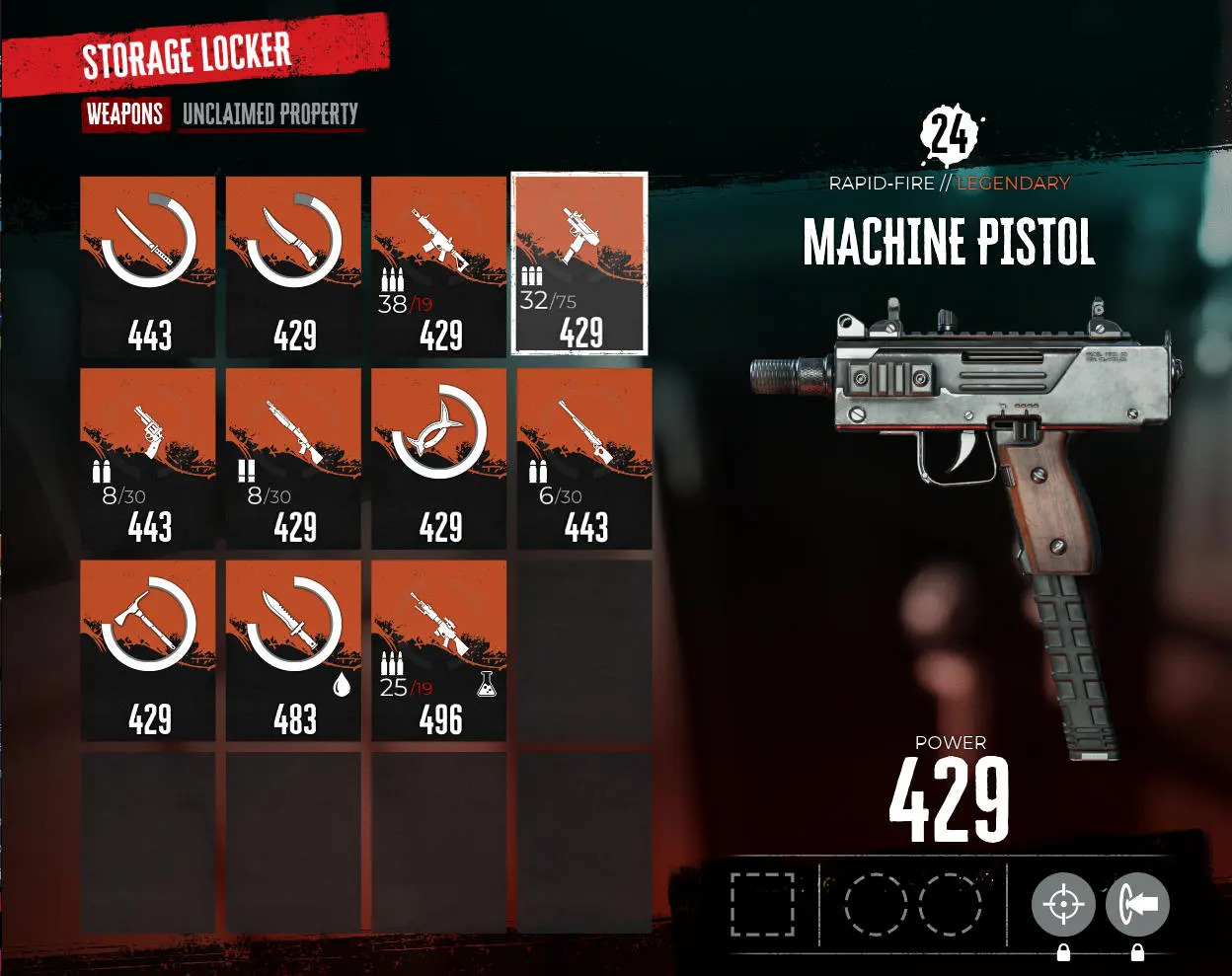The image size is (1232, 976).
Task: Select the assault rifle with 38/19 ammo
Action: click(x=439, y=266)
